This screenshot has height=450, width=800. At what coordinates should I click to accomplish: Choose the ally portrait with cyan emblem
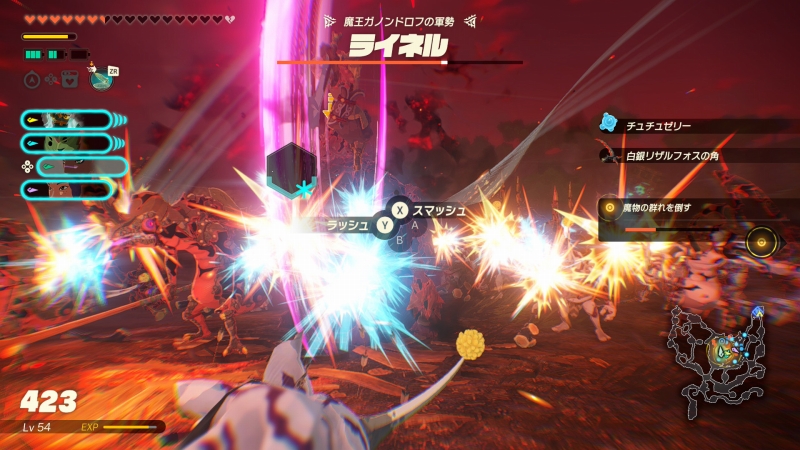tap(68, 144)
